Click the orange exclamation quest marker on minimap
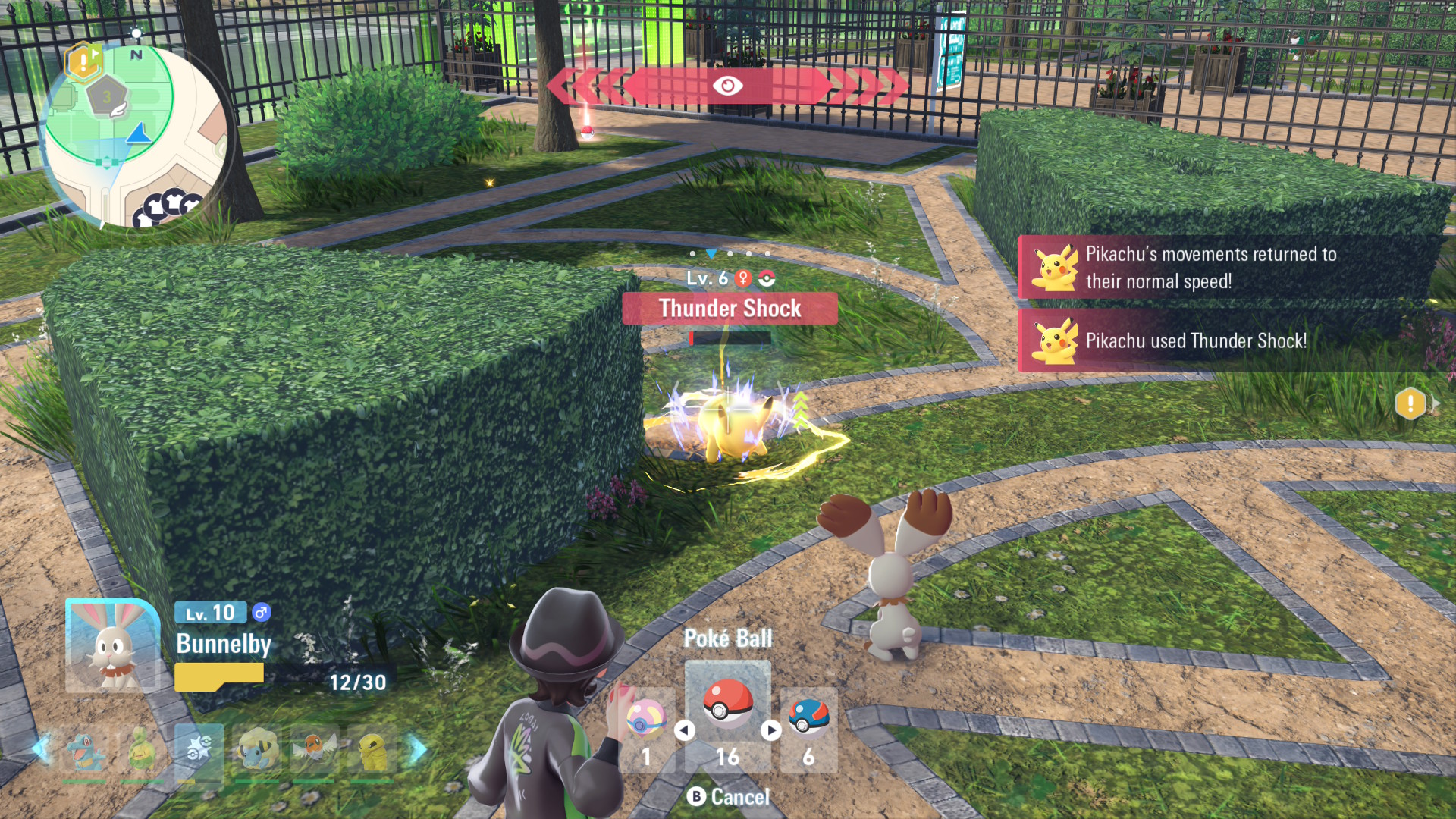 [83, 61]
